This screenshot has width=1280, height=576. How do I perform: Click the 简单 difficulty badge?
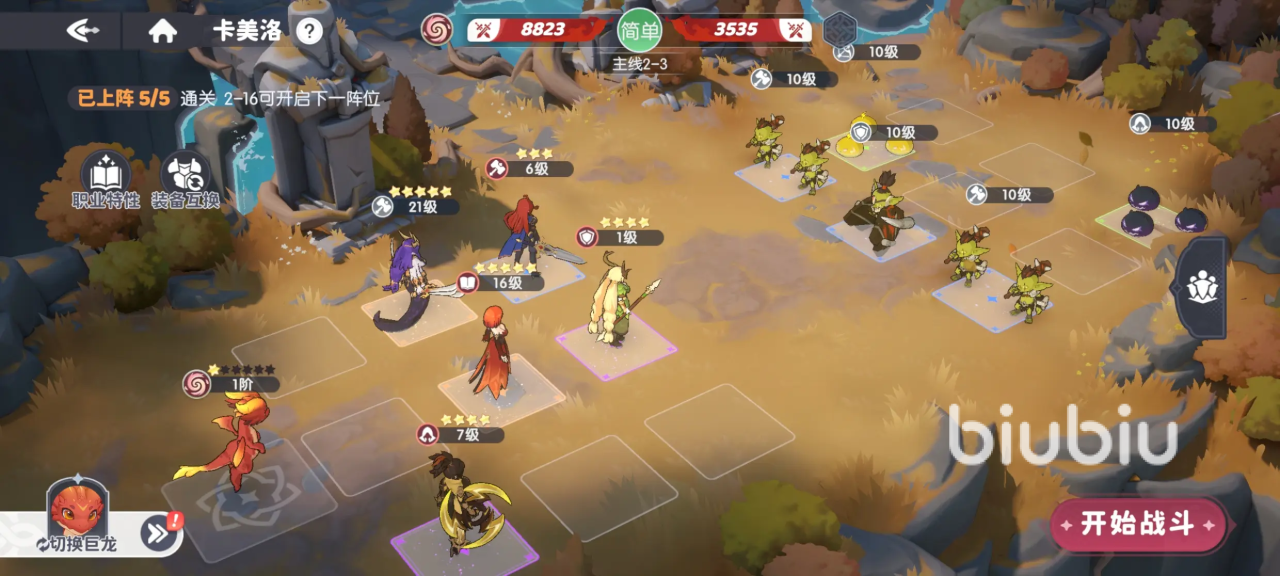(x=640, y=30)
